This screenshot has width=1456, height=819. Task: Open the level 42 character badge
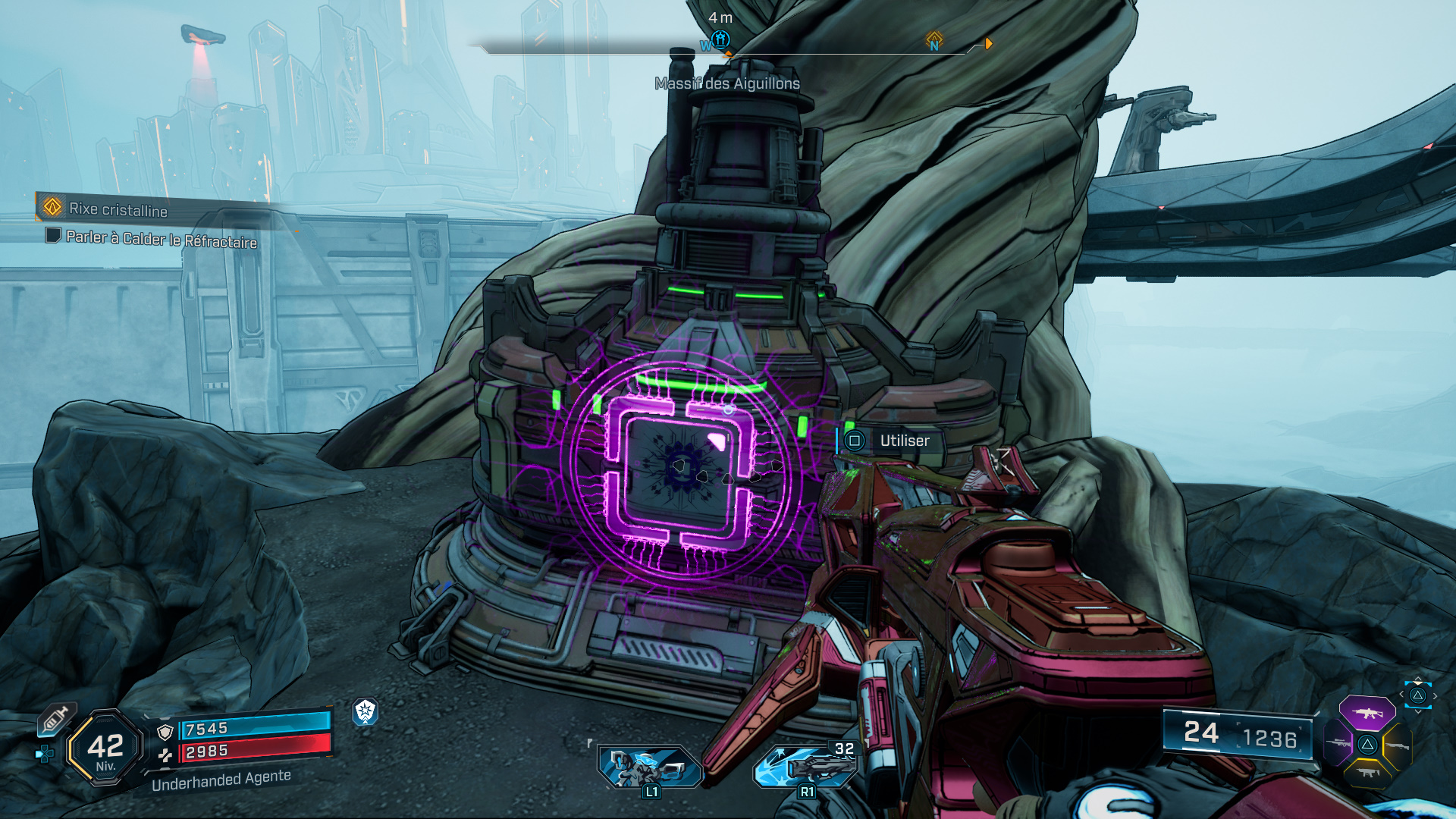point(105,747)
